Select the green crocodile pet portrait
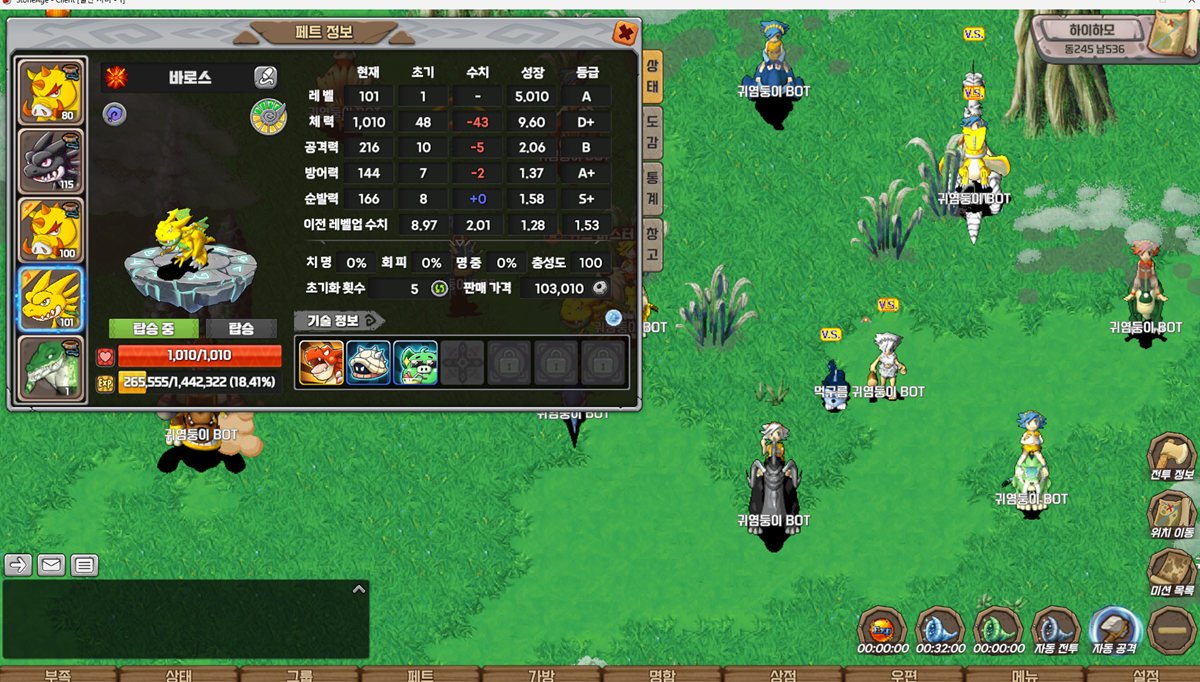The width and height of the screenshot is (1200, 682). coord(51,368)
